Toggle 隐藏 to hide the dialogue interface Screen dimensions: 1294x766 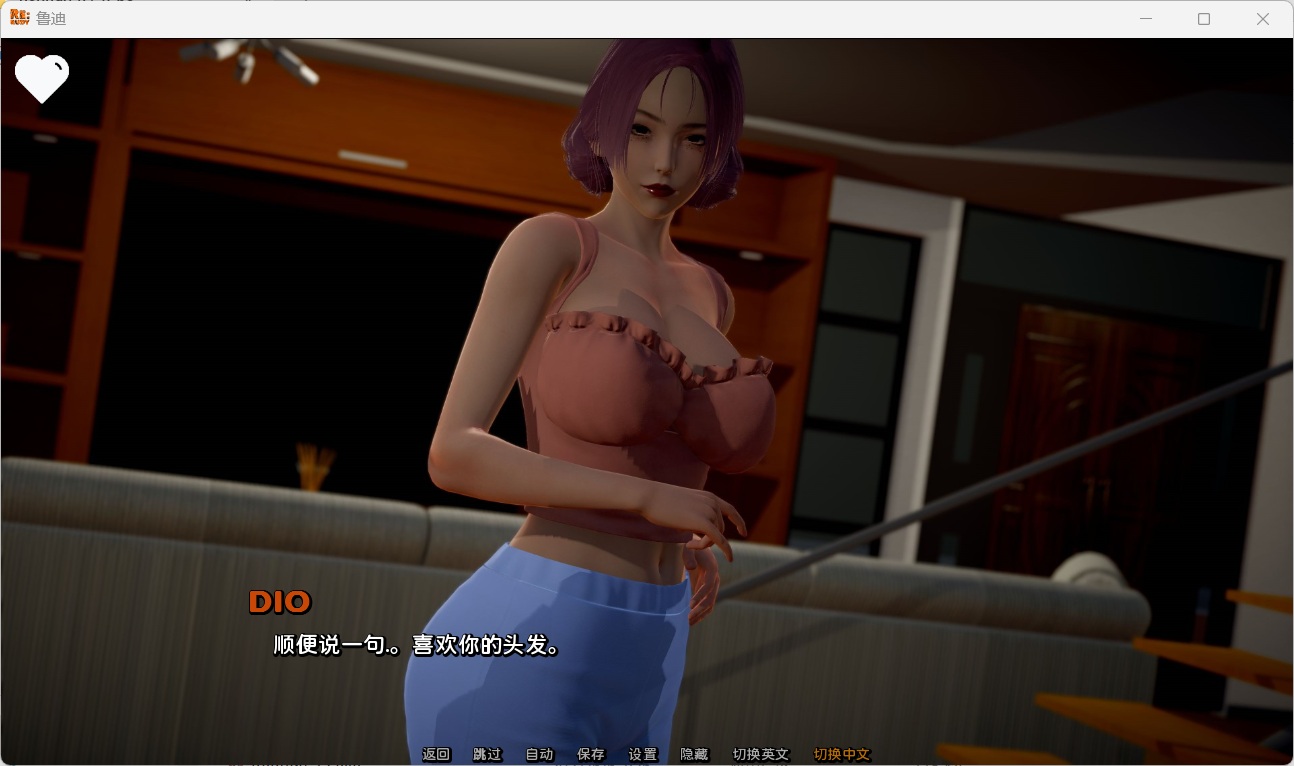pos(694,754)
